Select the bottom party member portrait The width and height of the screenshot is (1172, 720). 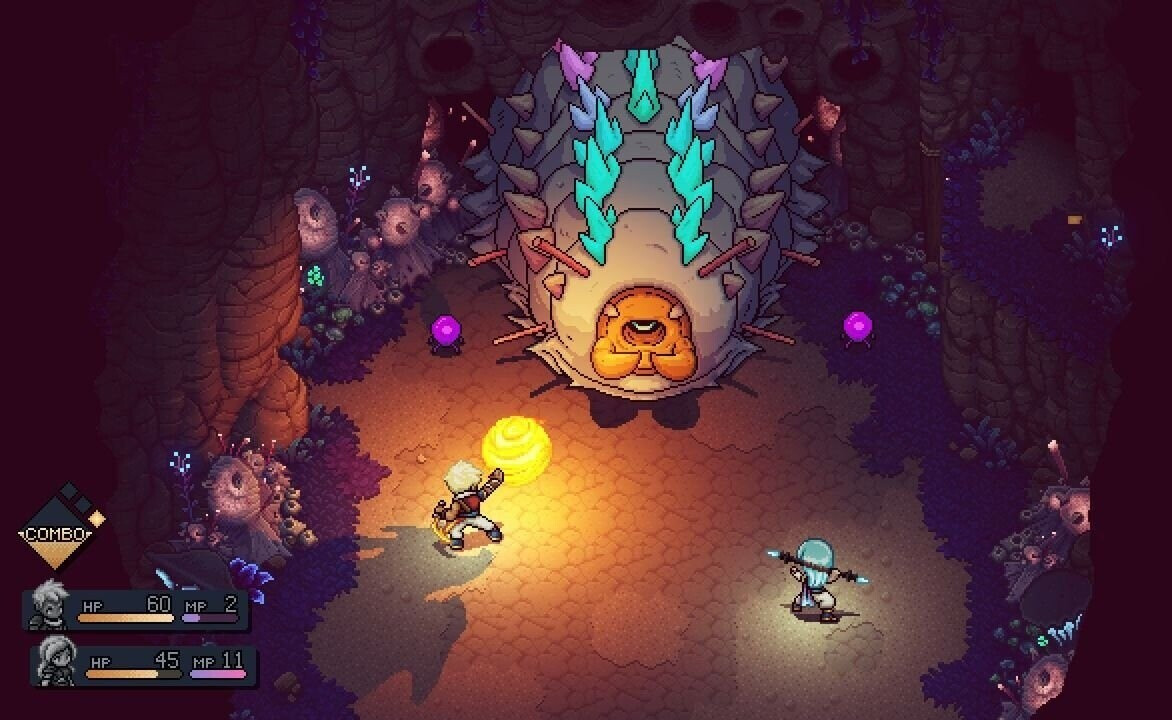click(55, 662)
